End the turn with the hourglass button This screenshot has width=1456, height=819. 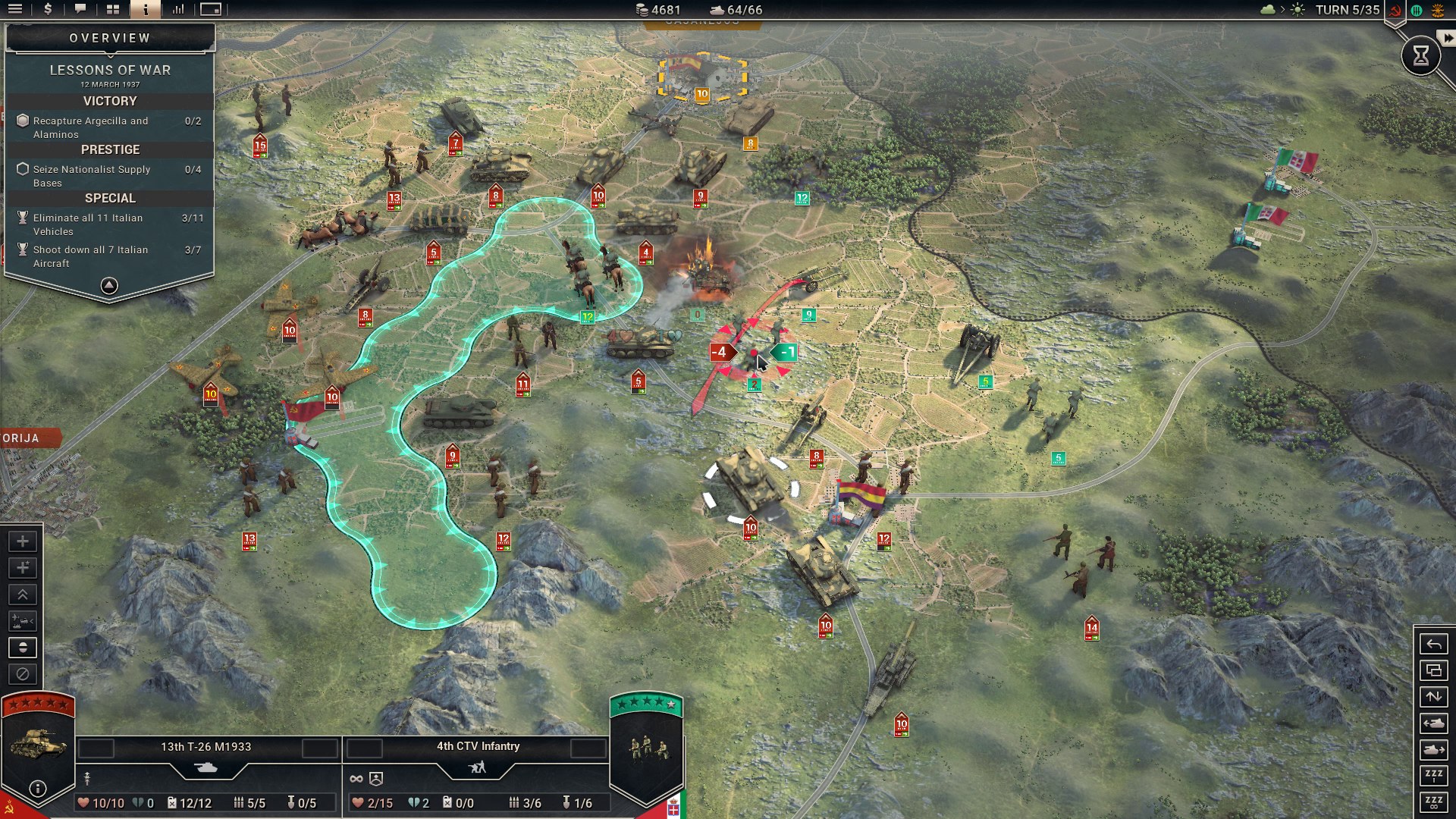point(1420,55)
